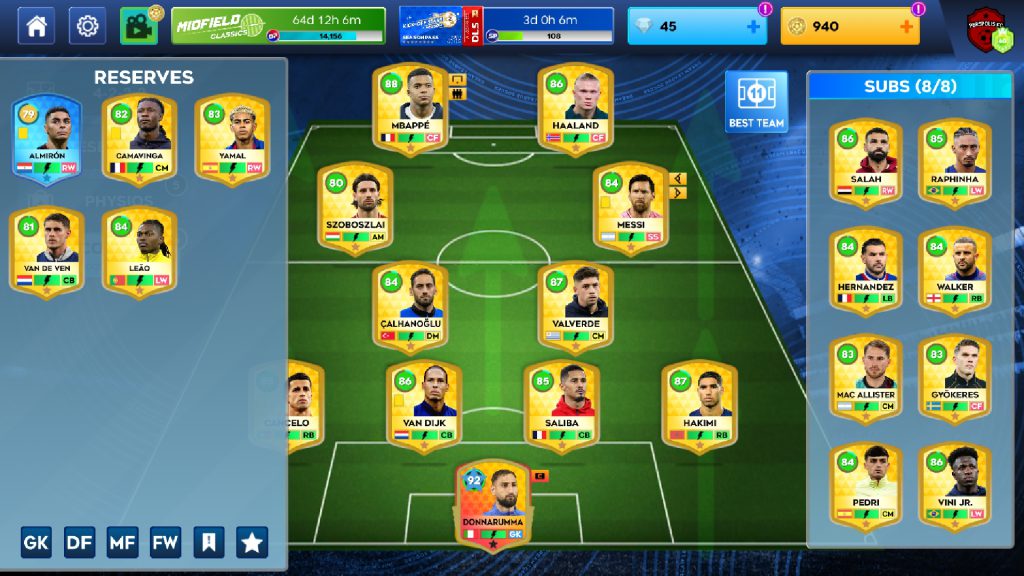This screenshot has width=1024, height=576.
Task: Show FW players in reserves
Action: coord(166,542)
